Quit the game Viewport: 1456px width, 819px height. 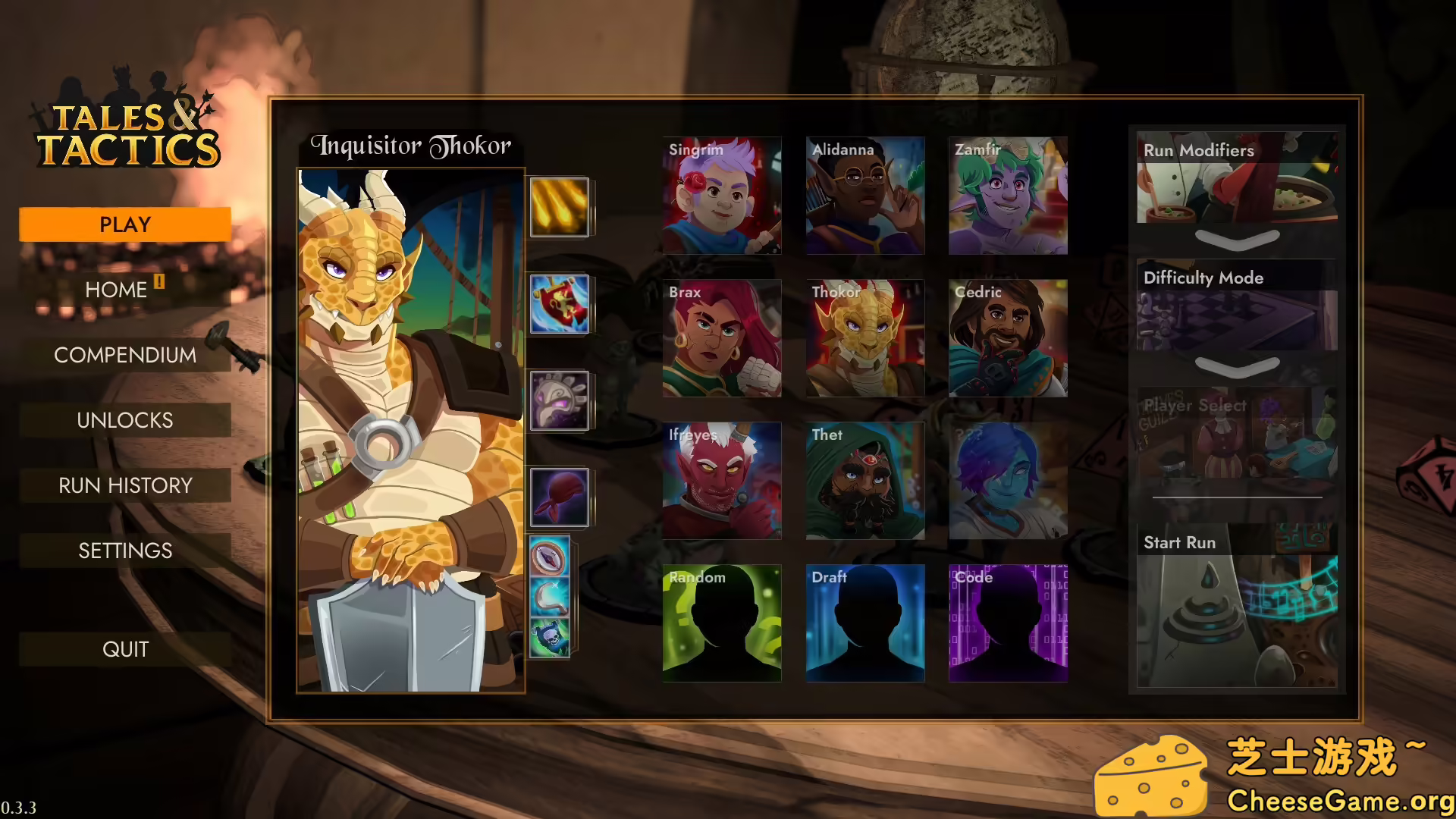point(125,649)
